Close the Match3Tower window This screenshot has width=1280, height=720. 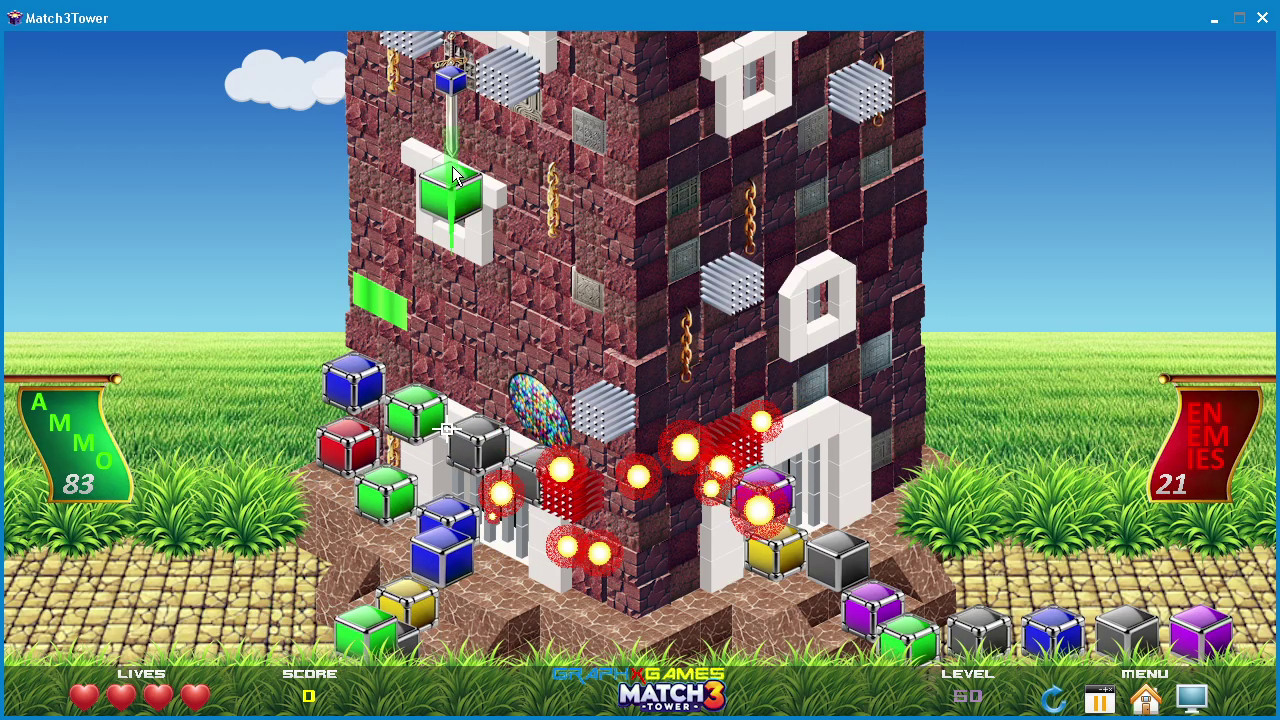(x=1262, y=18)
